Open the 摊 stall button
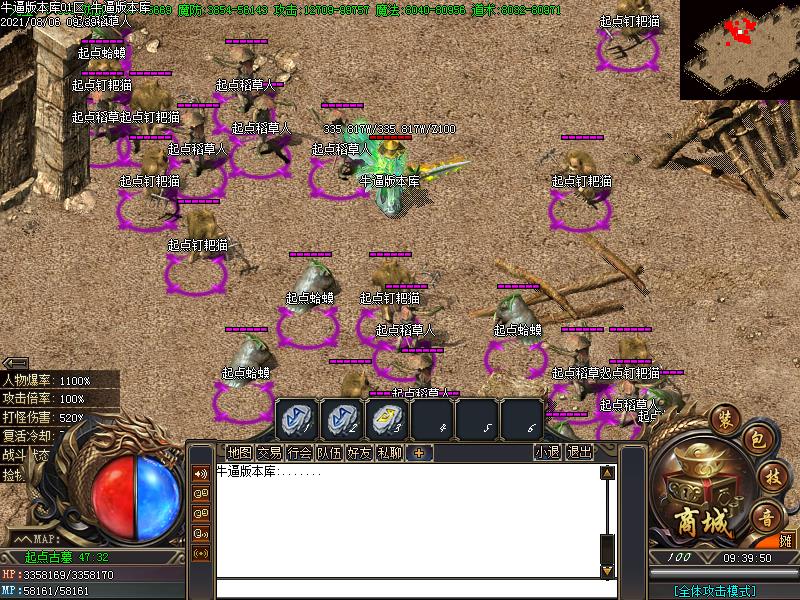 coord(787,540)
